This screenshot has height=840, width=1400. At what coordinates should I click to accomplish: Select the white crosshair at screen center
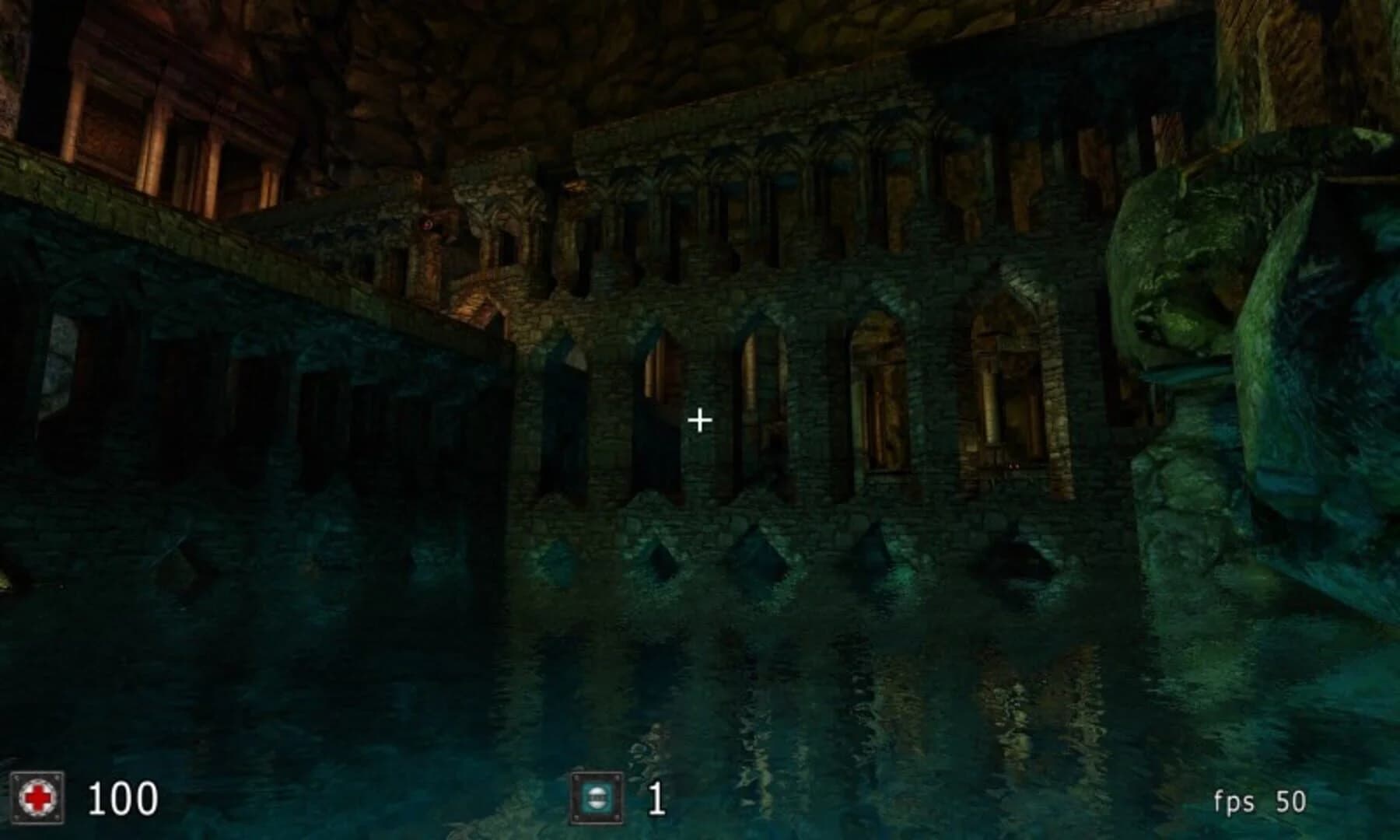pos(701,419)
